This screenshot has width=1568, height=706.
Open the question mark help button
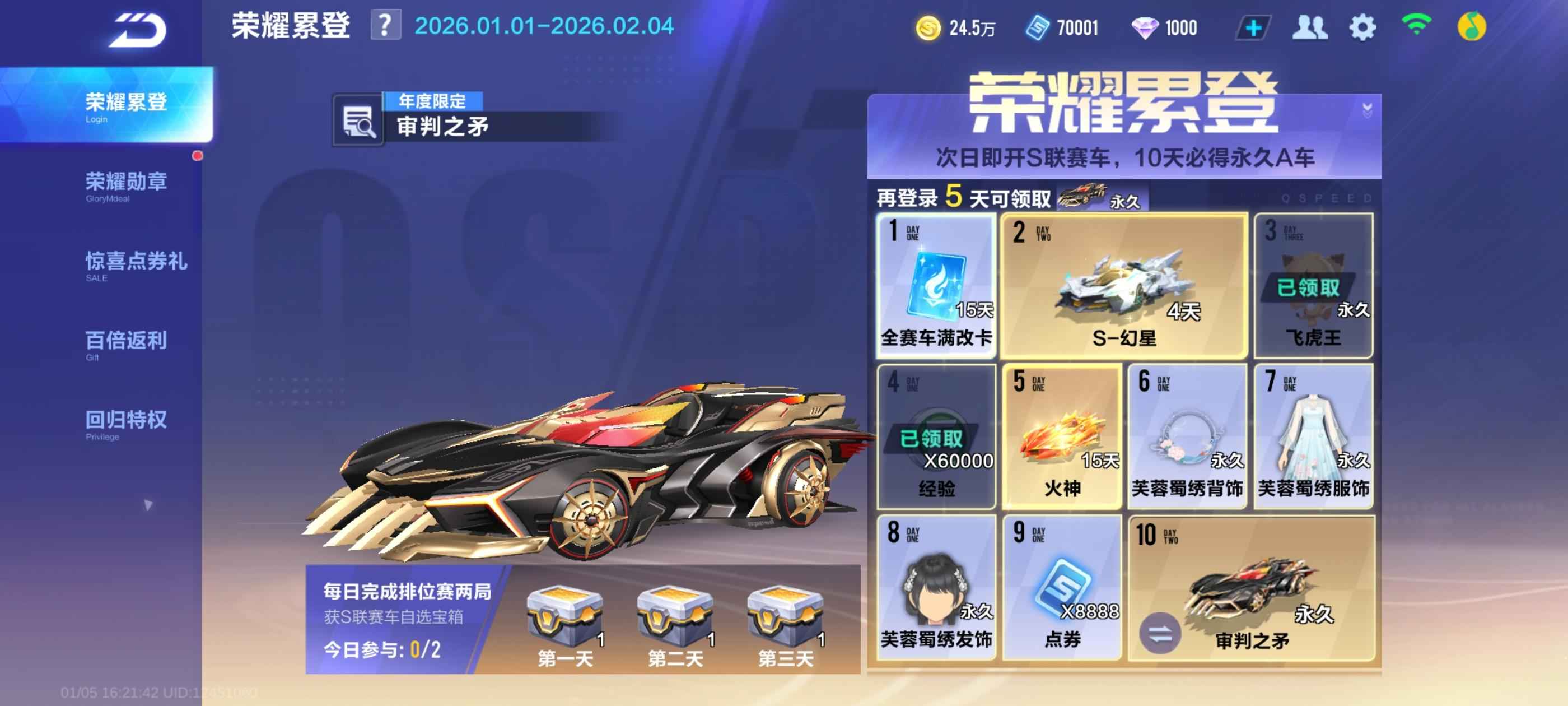[x=385, y=26]
